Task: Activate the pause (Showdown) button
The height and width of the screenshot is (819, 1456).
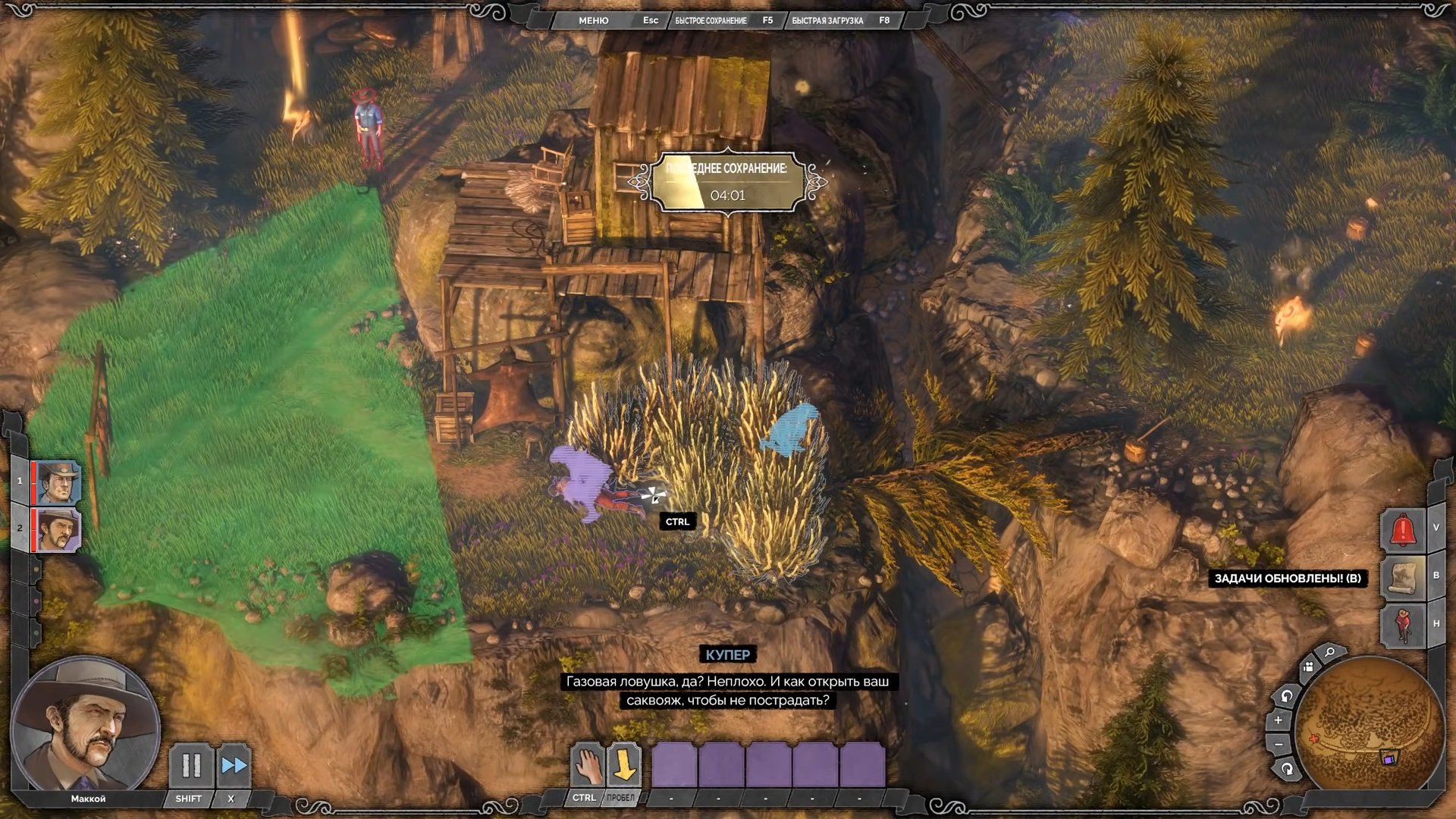Action: [191, 766]
